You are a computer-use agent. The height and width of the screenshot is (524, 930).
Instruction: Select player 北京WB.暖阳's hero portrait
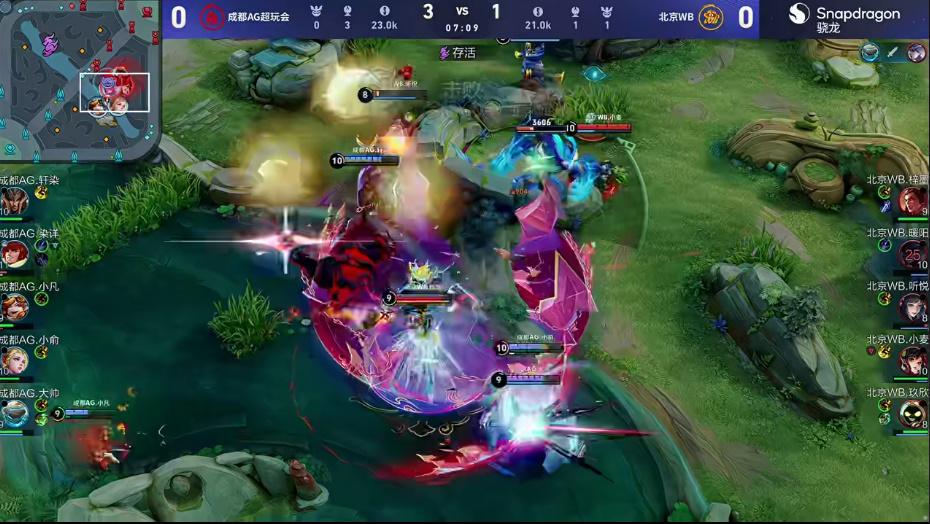(x=912, y=254)
